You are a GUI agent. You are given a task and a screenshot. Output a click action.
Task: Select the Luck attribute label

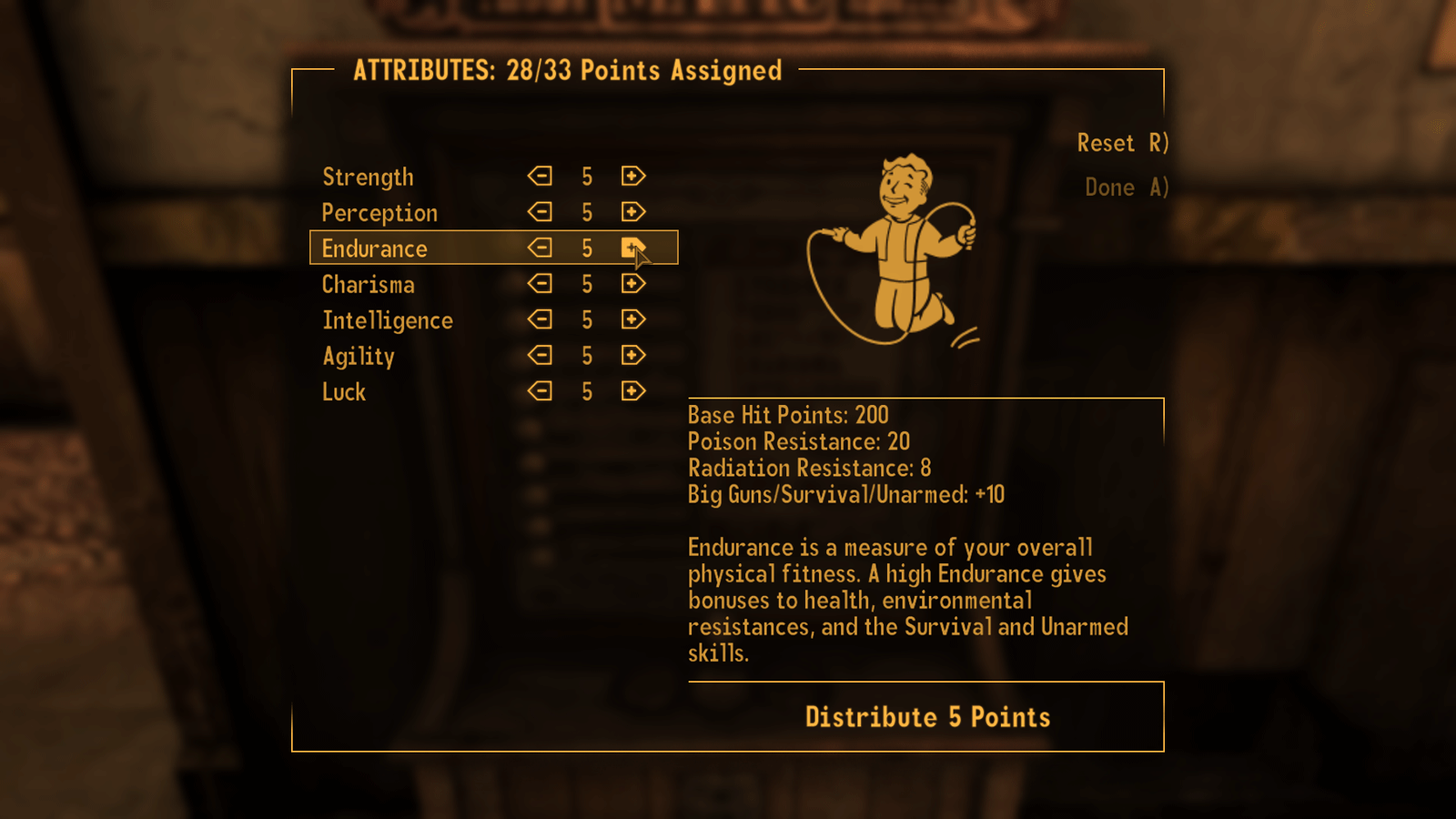pyautogui.click(x=344, y=390)
